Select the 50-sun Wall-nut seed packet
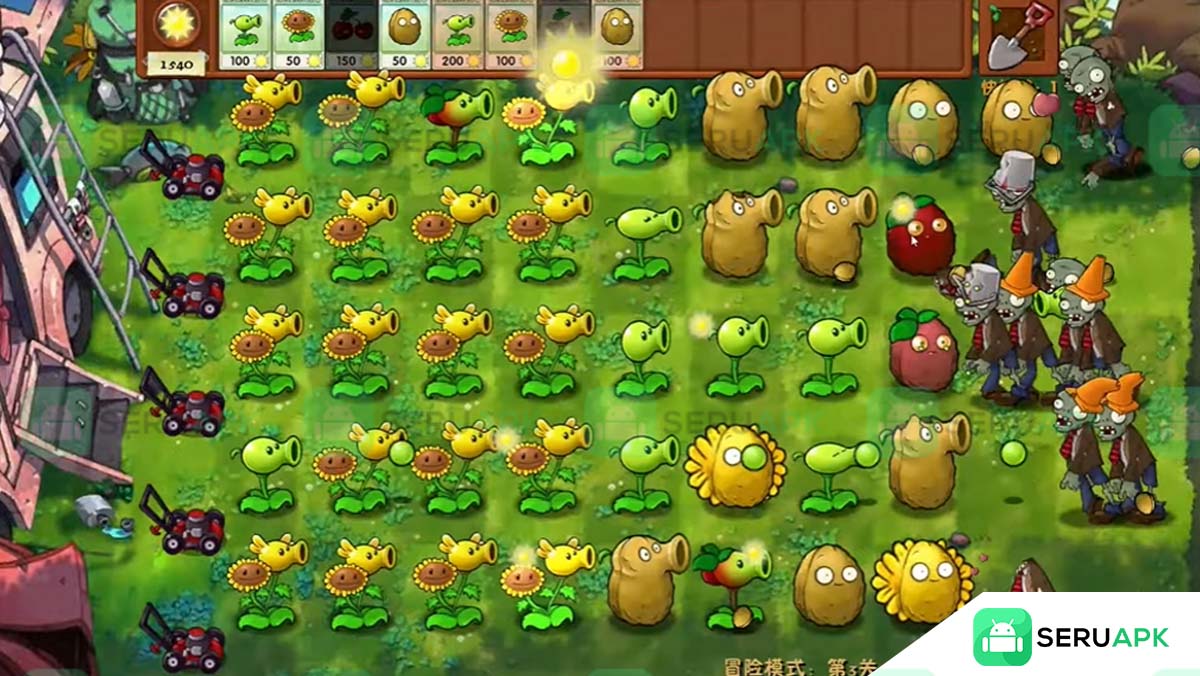Image resolution: width=1200 pixels, height=676 pixels. tap(404, 35)
